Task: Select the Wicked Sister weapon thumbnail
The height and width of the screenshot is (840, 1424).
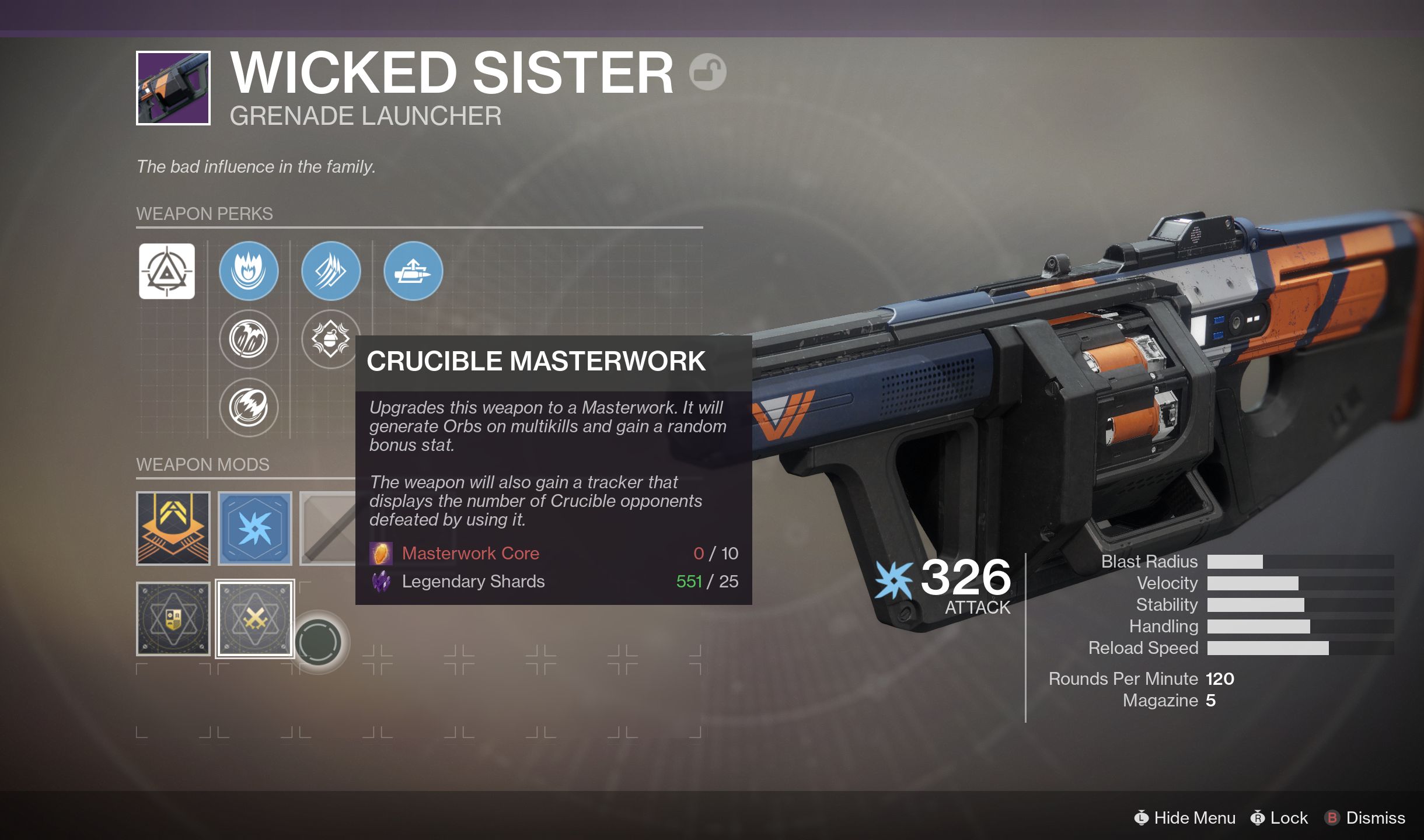Action: [x=173, y=88]
